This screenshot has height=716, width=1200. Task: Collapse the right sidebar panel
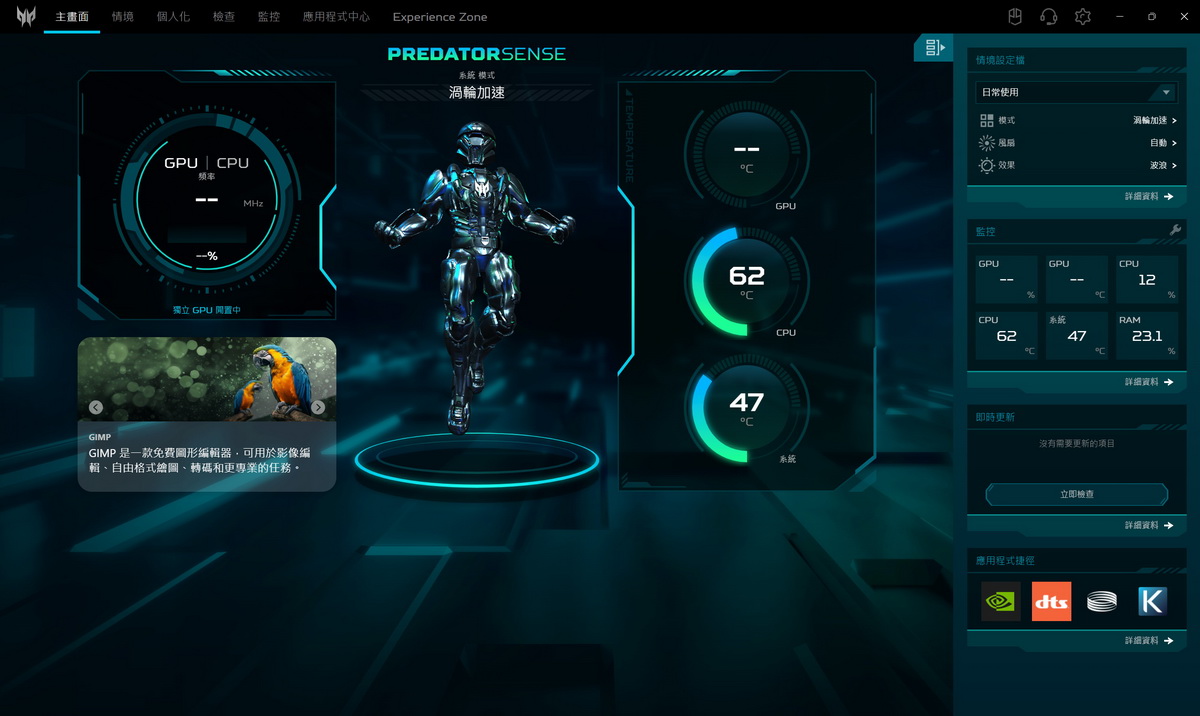(x=935, y=47)
